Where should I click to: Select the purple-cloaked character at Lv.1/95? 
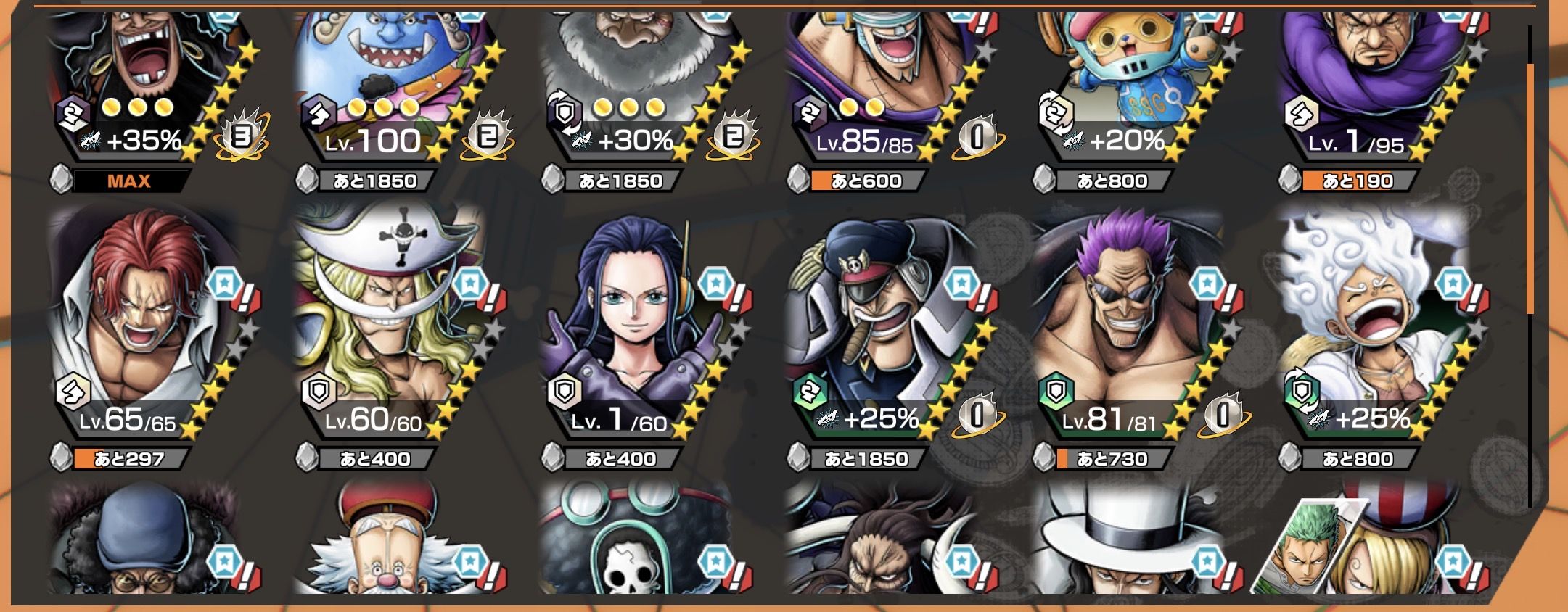coord(1371,80)
